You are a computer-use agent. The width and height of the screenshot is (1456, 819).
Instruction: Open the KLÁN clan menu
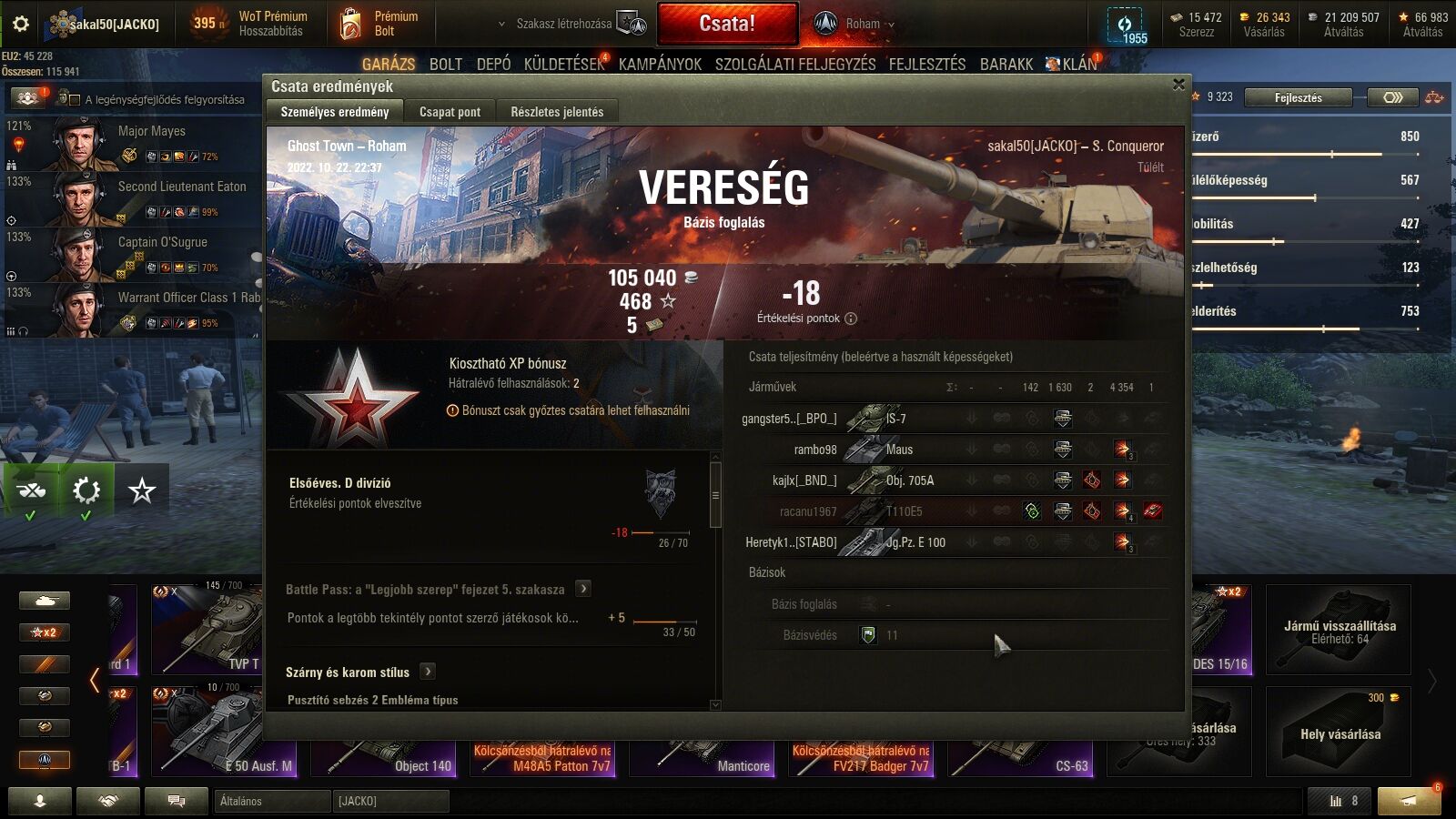(1078, 64)
